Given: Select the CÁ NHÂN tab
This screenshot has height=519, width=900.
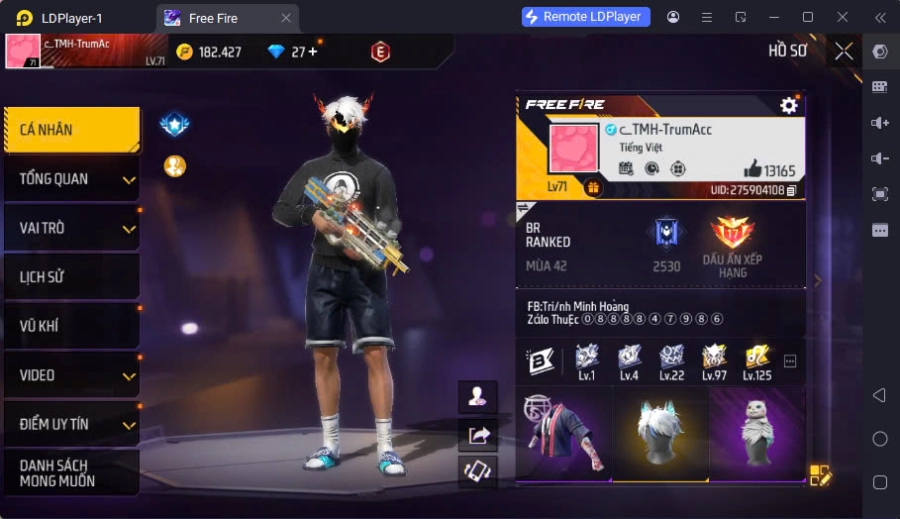Looking at the screenshot, I should click(x=70, y=130).
